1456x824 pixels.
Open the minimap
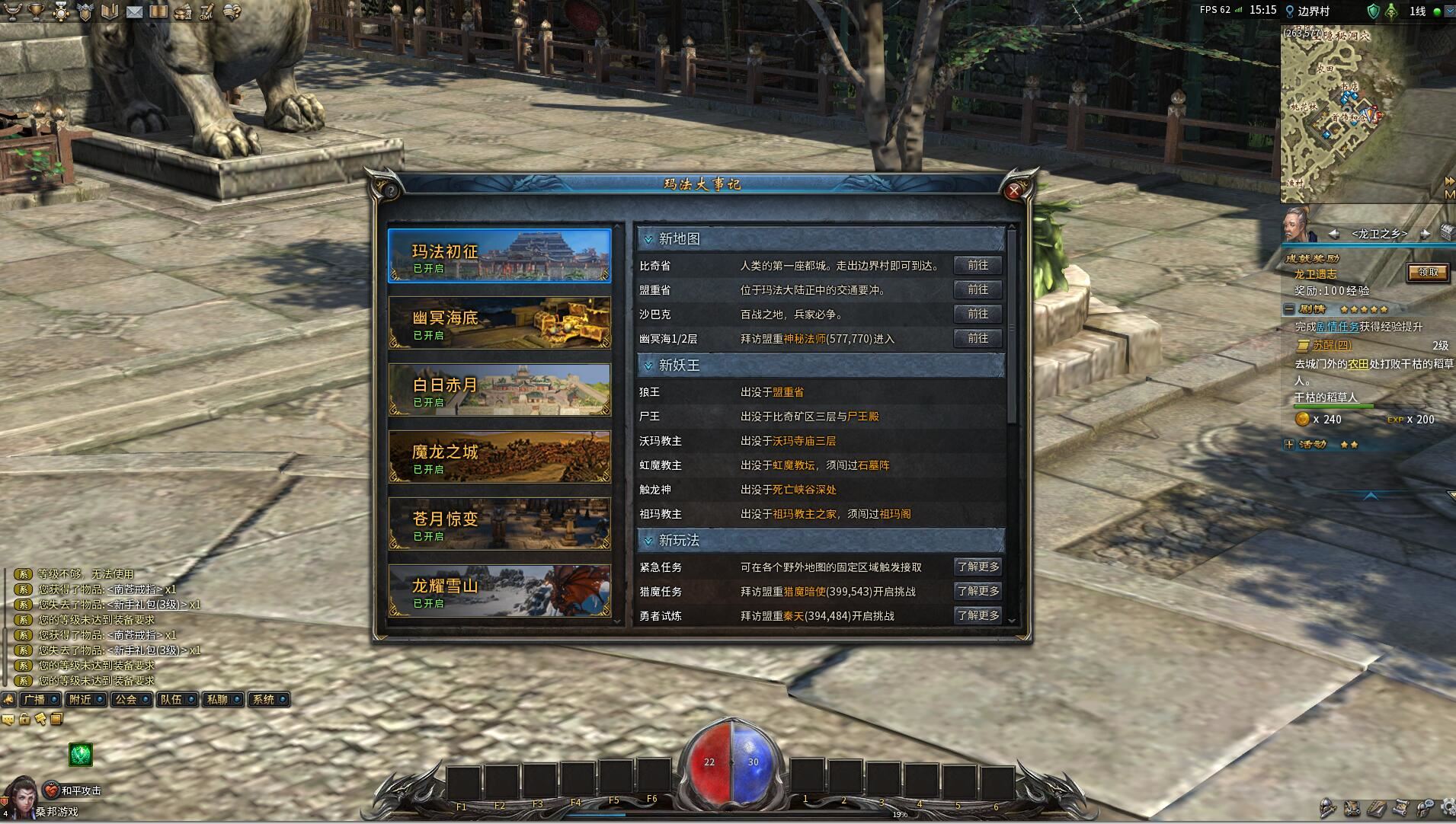click(1448, 196)
